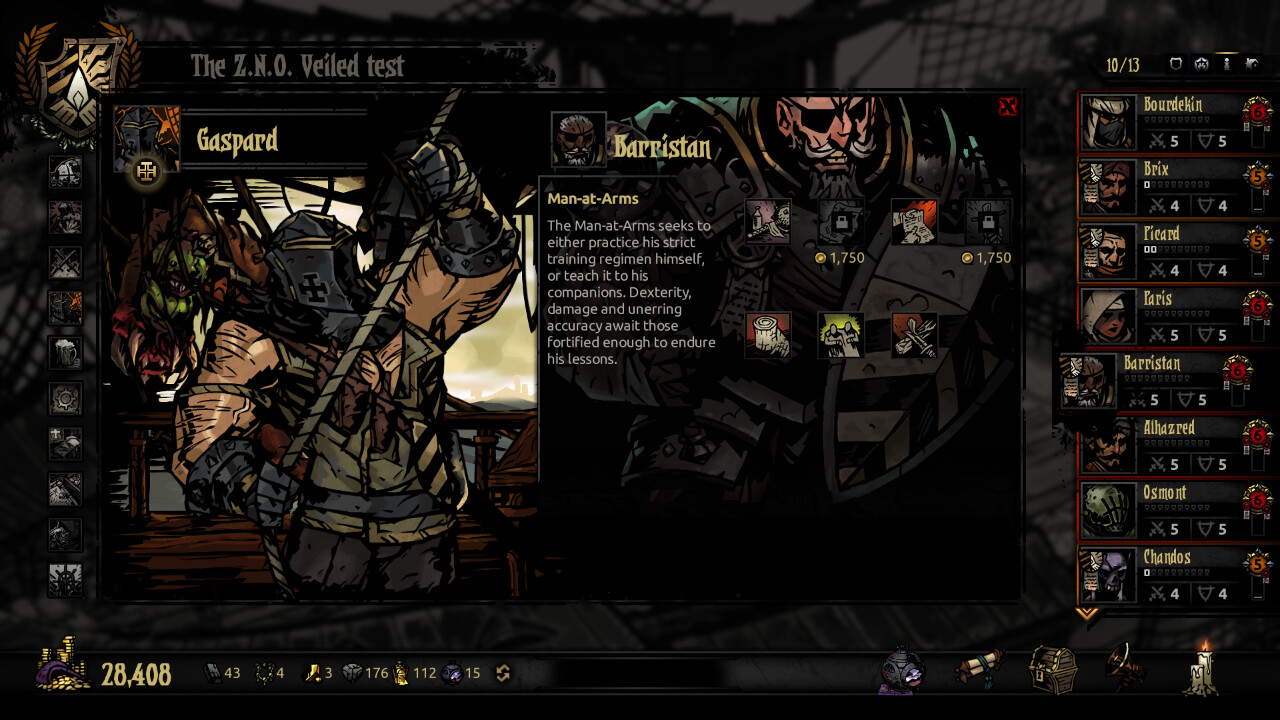
Task: Open the rolled scroll icon in bottom bar
Action: (x=976, y=668)
